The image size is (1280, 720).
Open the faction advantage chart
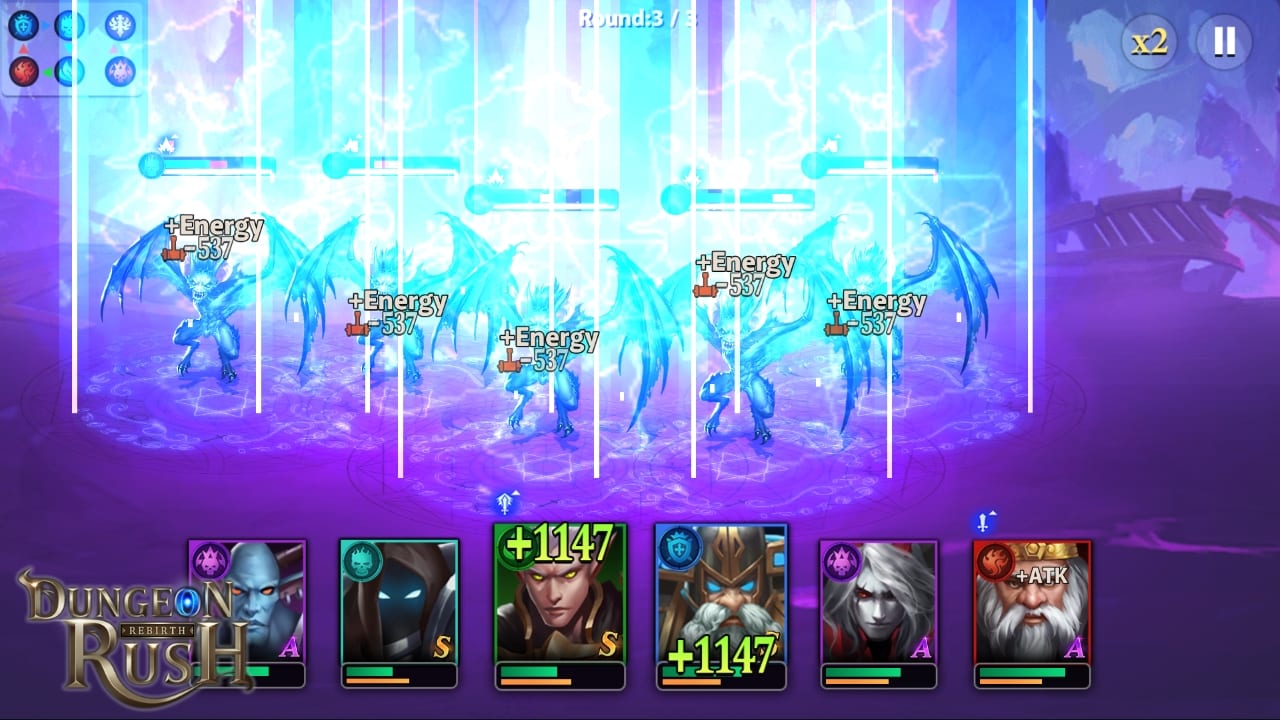(x=72, y=48)
